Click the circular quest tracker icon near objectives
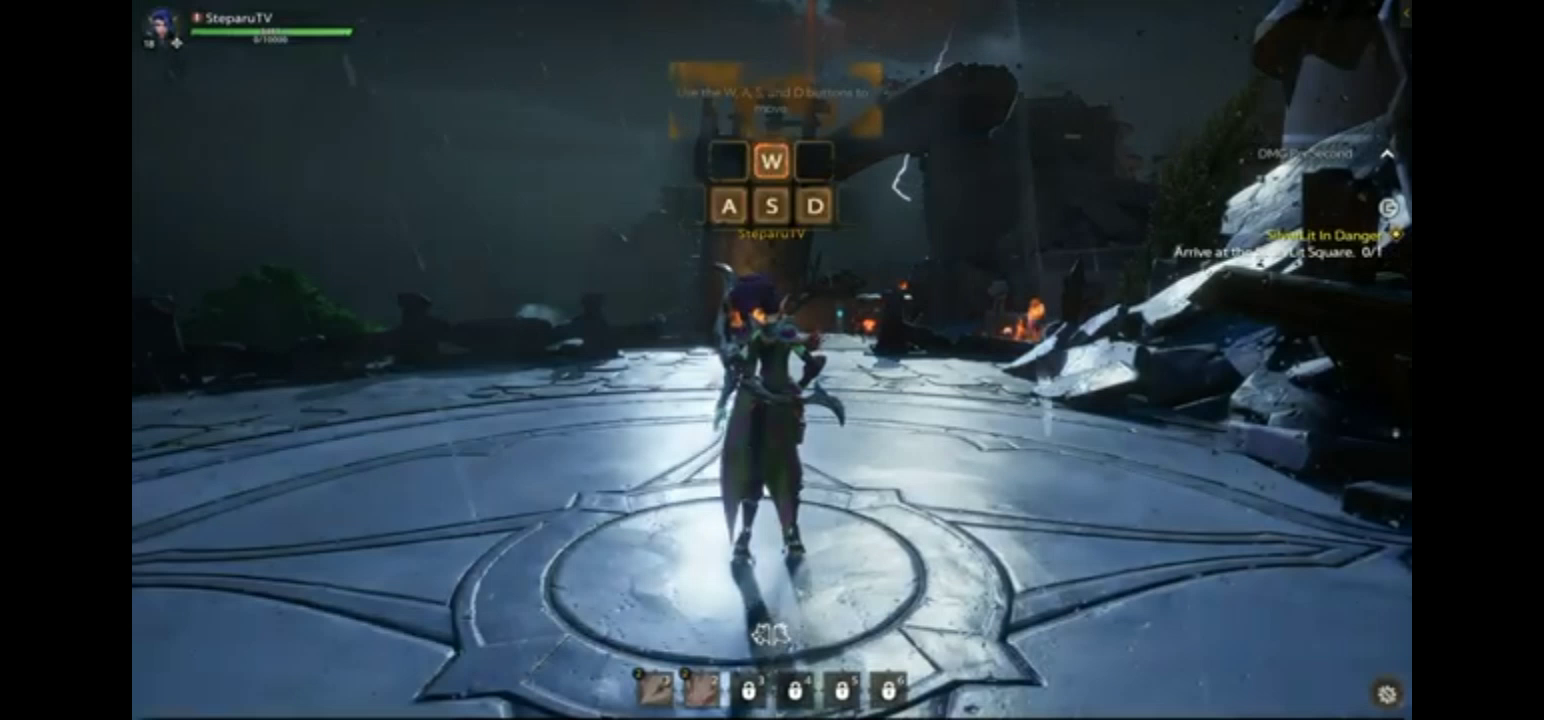This screenshot has height=720, width=1544. tap(1388, 207)
